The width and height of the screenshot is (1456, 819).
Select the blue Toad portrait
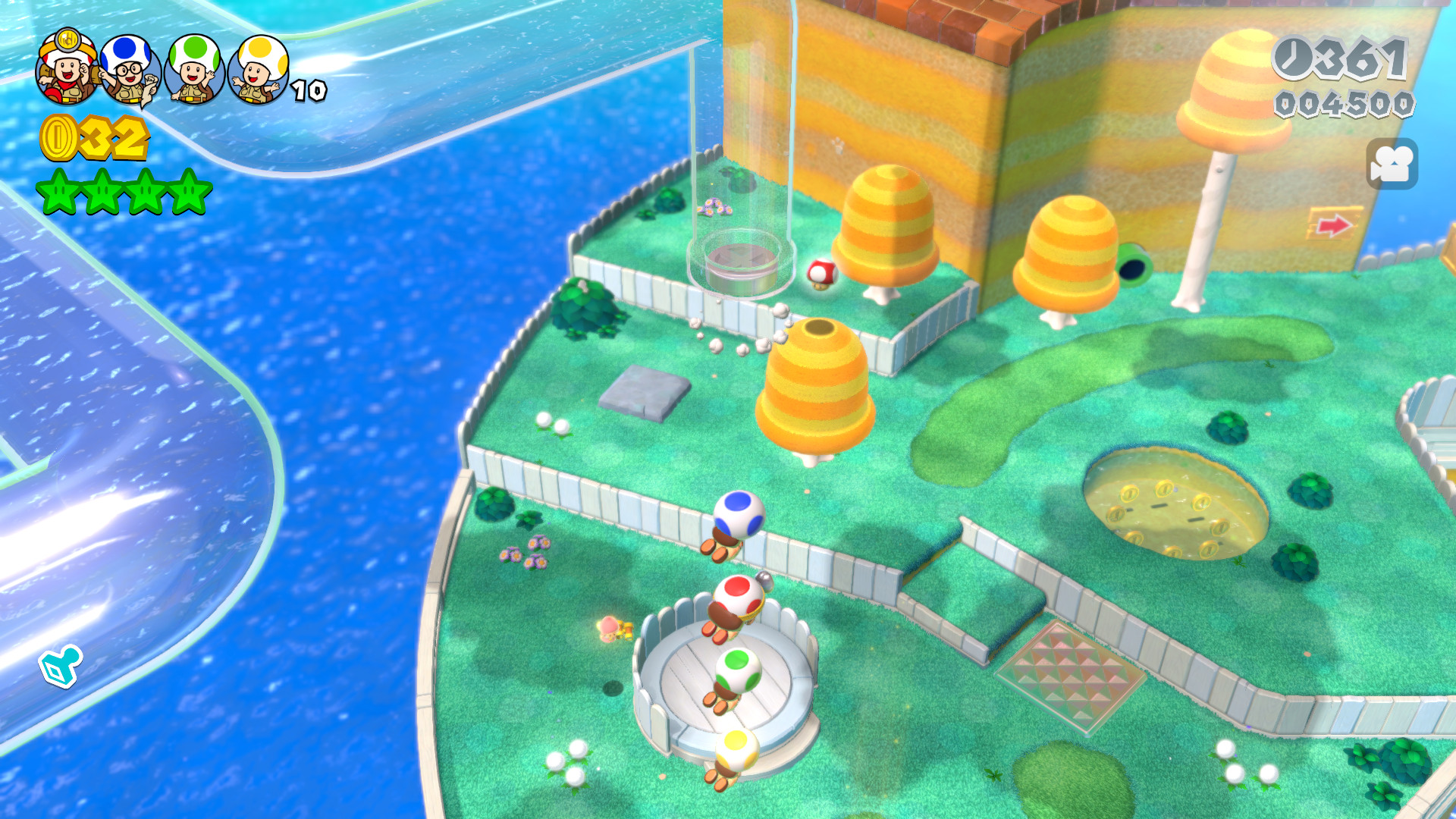[128, 68]
